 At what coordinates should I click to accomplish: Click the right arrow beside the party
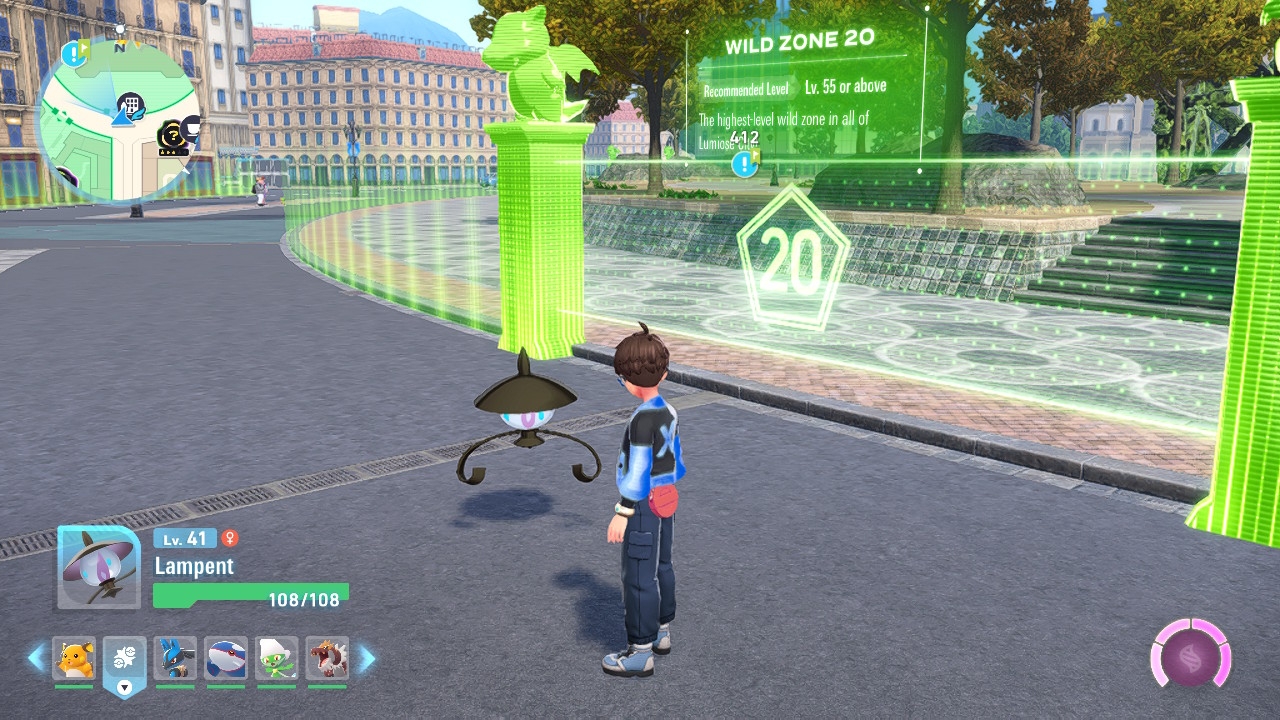[x=366, y=658]
